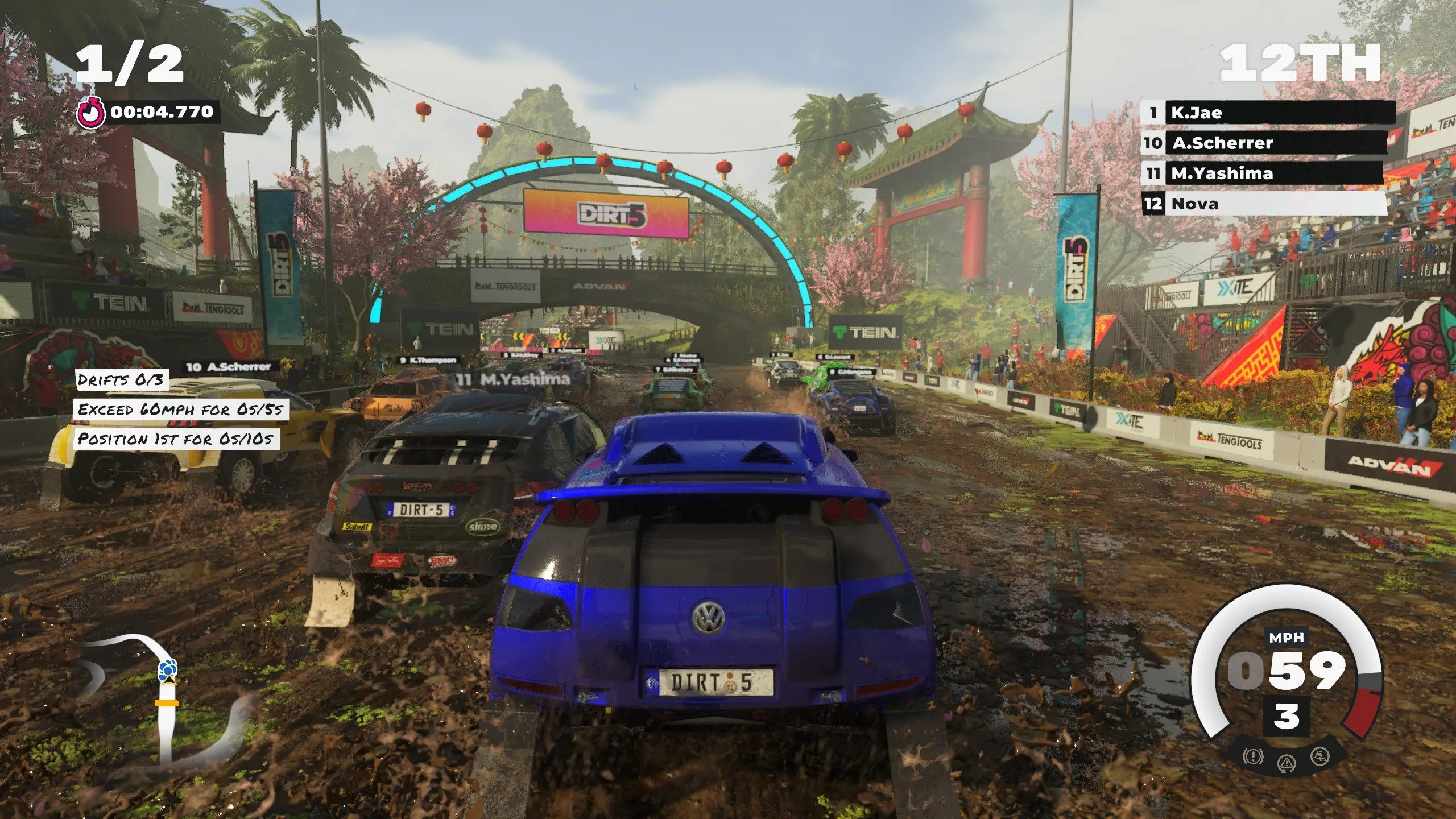Click the triangle stability warning icon
The width and height of the screenshot is (1456, 819).
(1287, 763)
